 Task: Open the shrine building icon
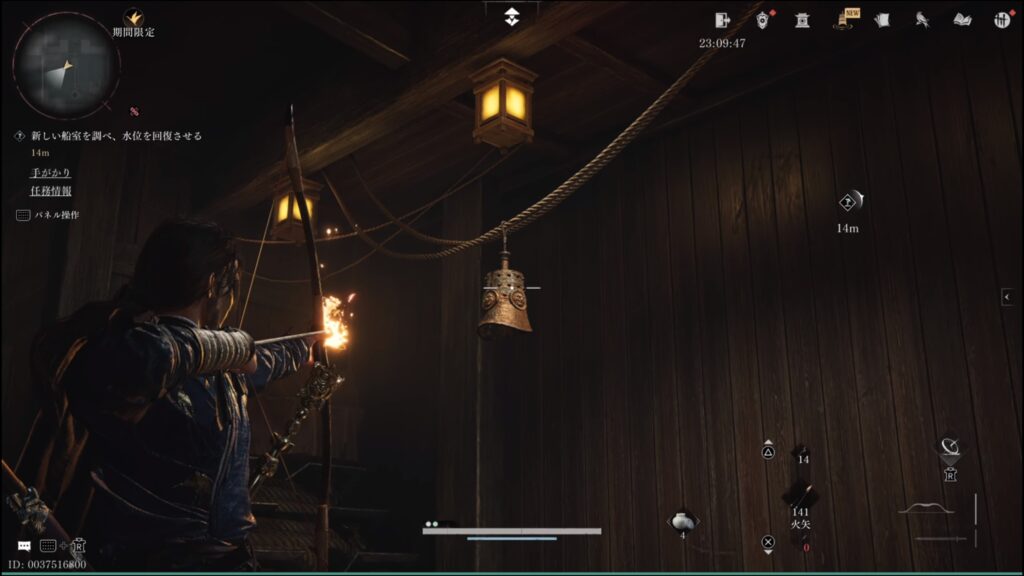pyautogui.click(x=802, y=20)
